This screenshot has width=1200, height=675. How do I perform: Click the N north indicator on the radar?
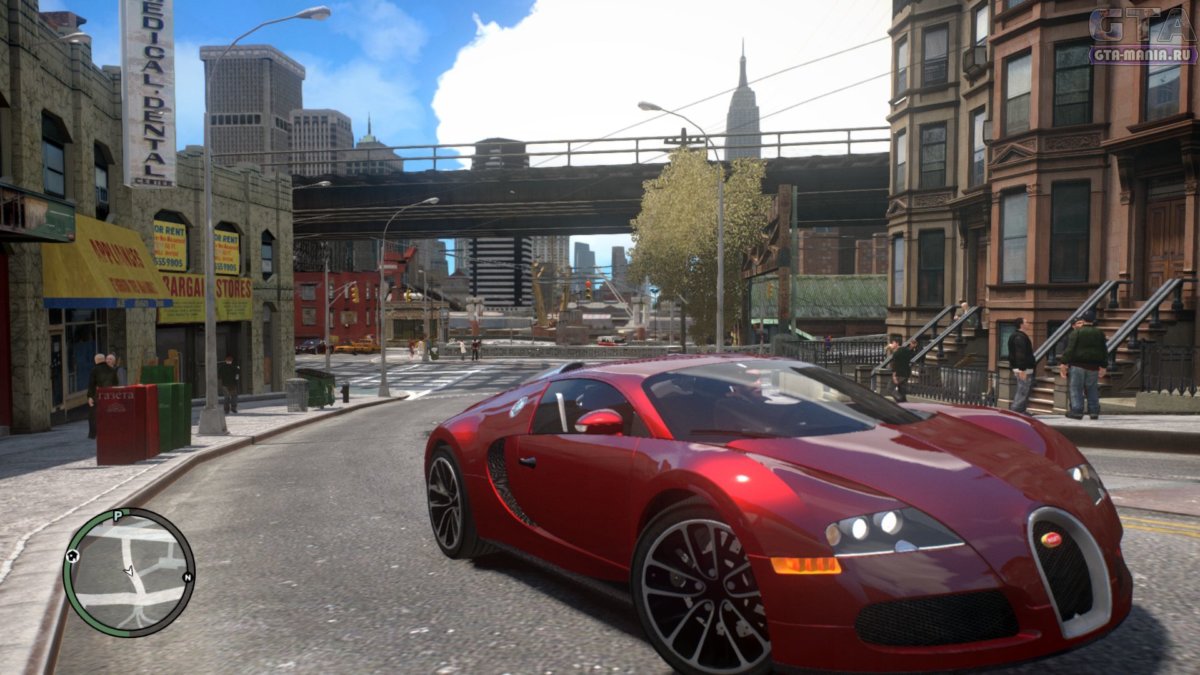pyautogui.click(x=186, y=577)
